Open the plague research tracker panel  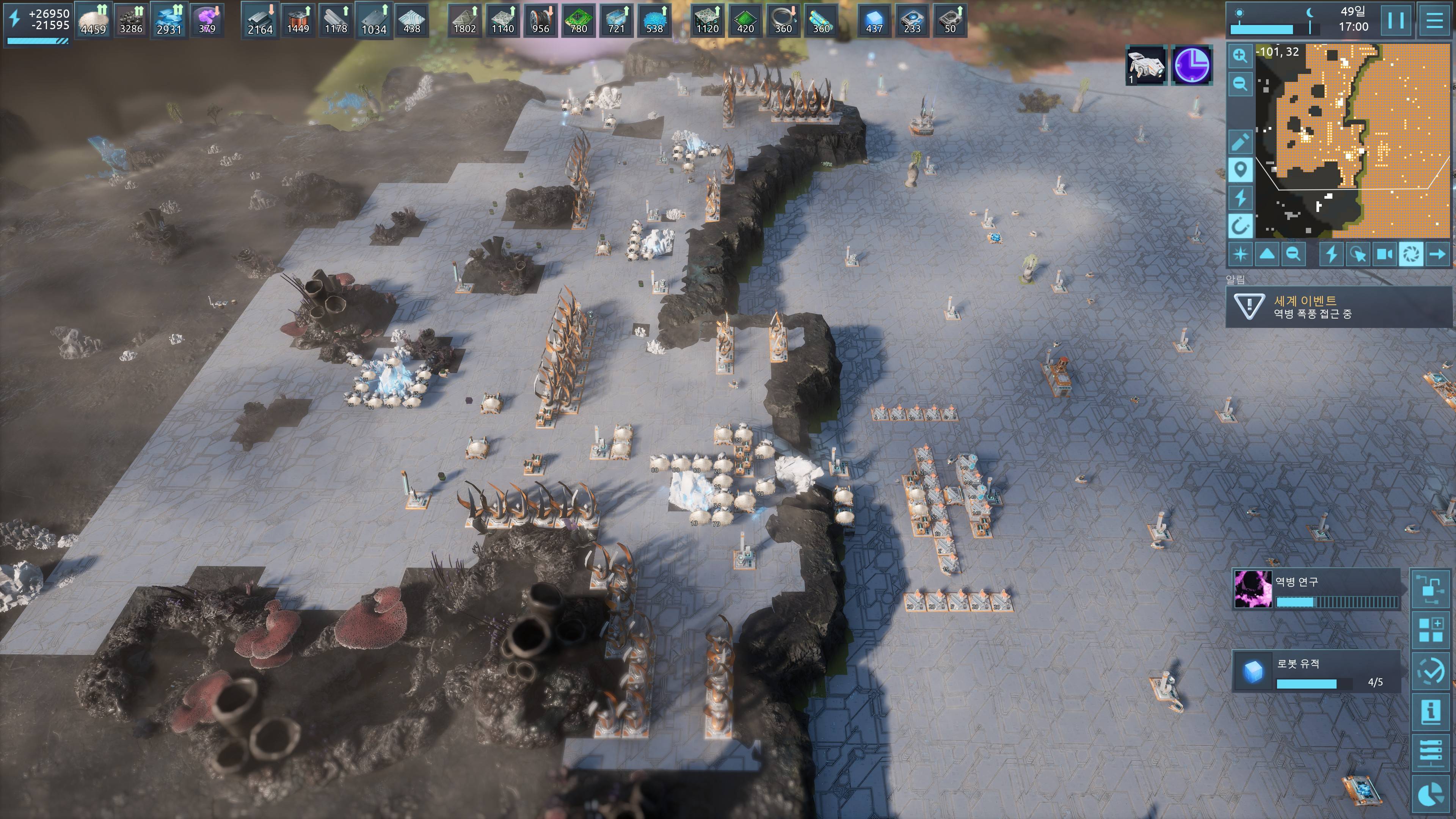point(1317,589)
